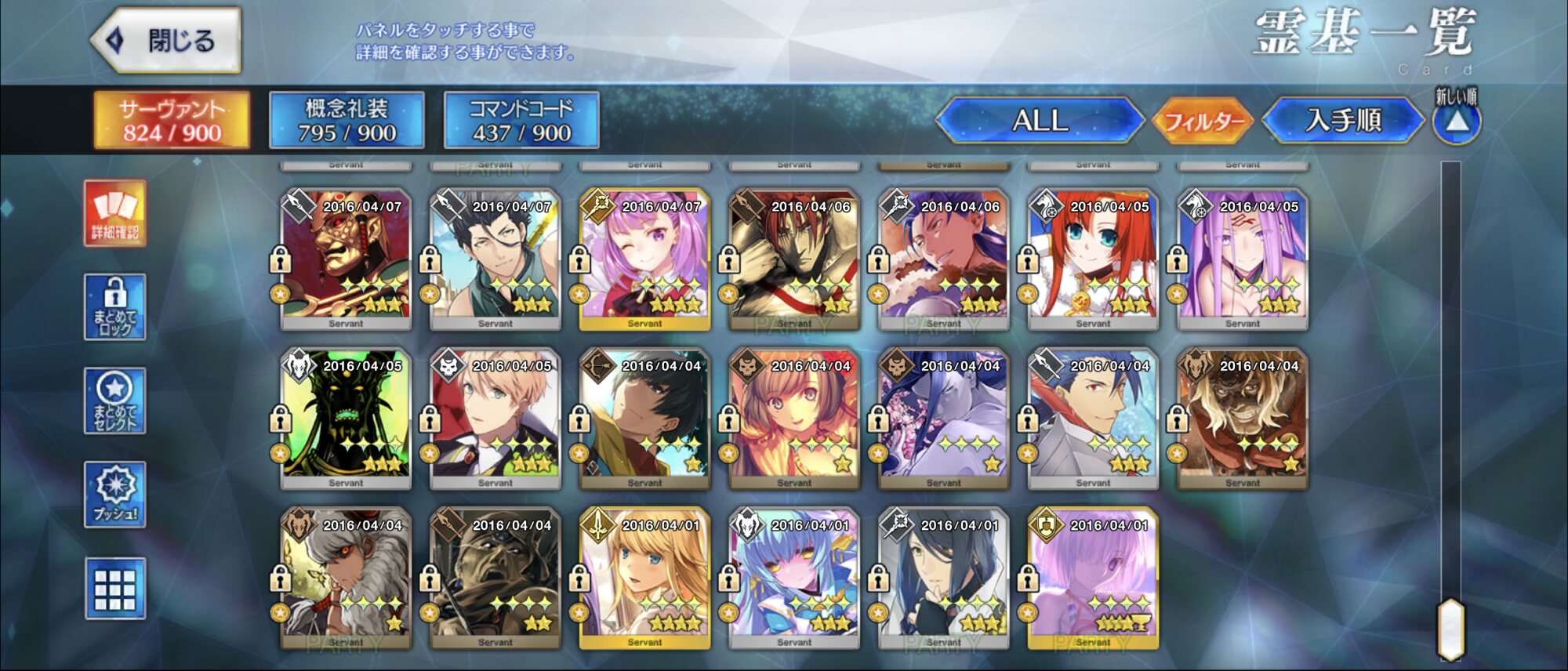
Task: Close the Spirit Origin list with 閉じる
Action: click(x=166, y=41)
